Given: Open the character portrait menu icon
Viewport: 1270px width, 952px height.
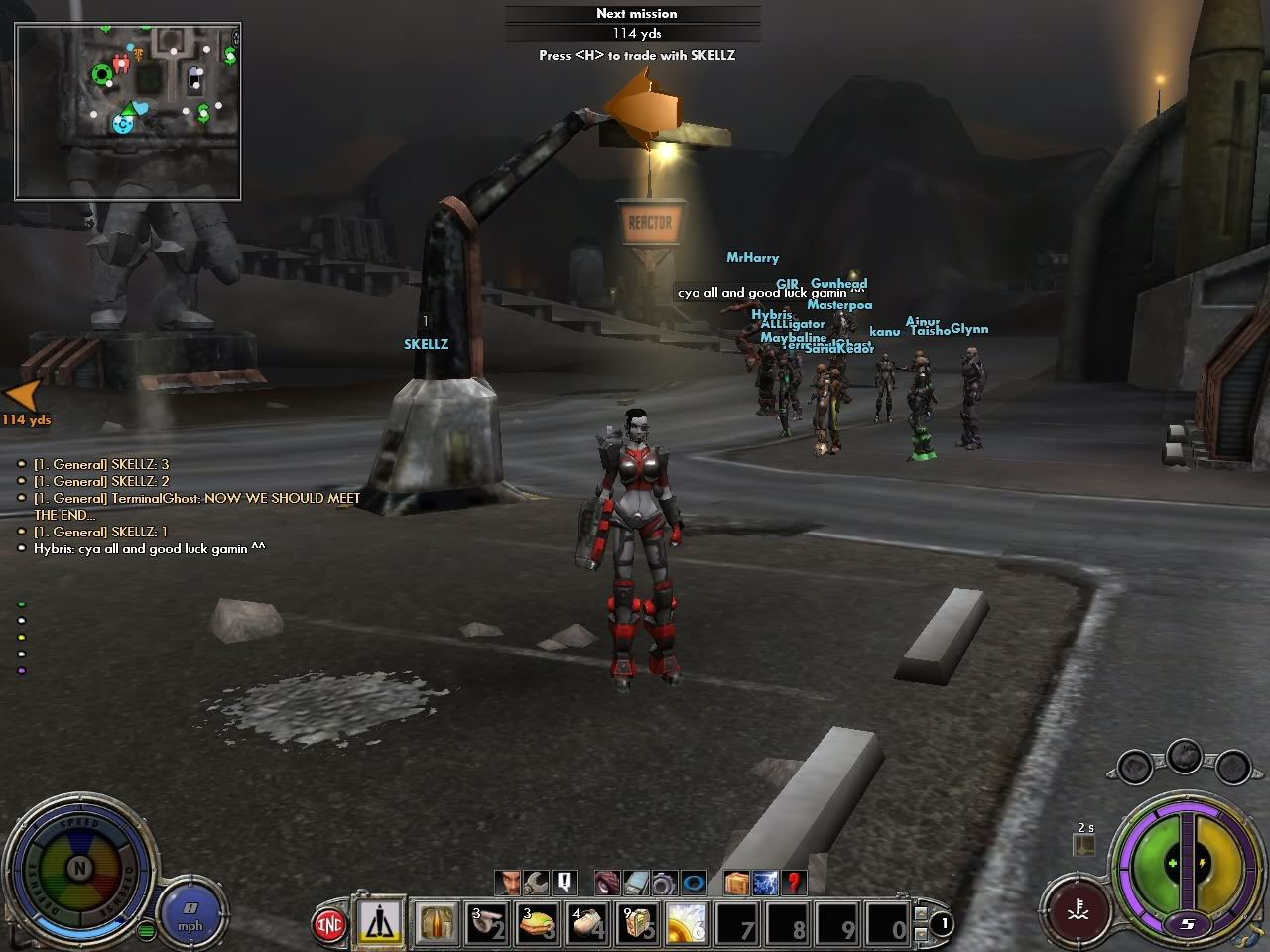Looking at the screenshot, I should (509, 882).
